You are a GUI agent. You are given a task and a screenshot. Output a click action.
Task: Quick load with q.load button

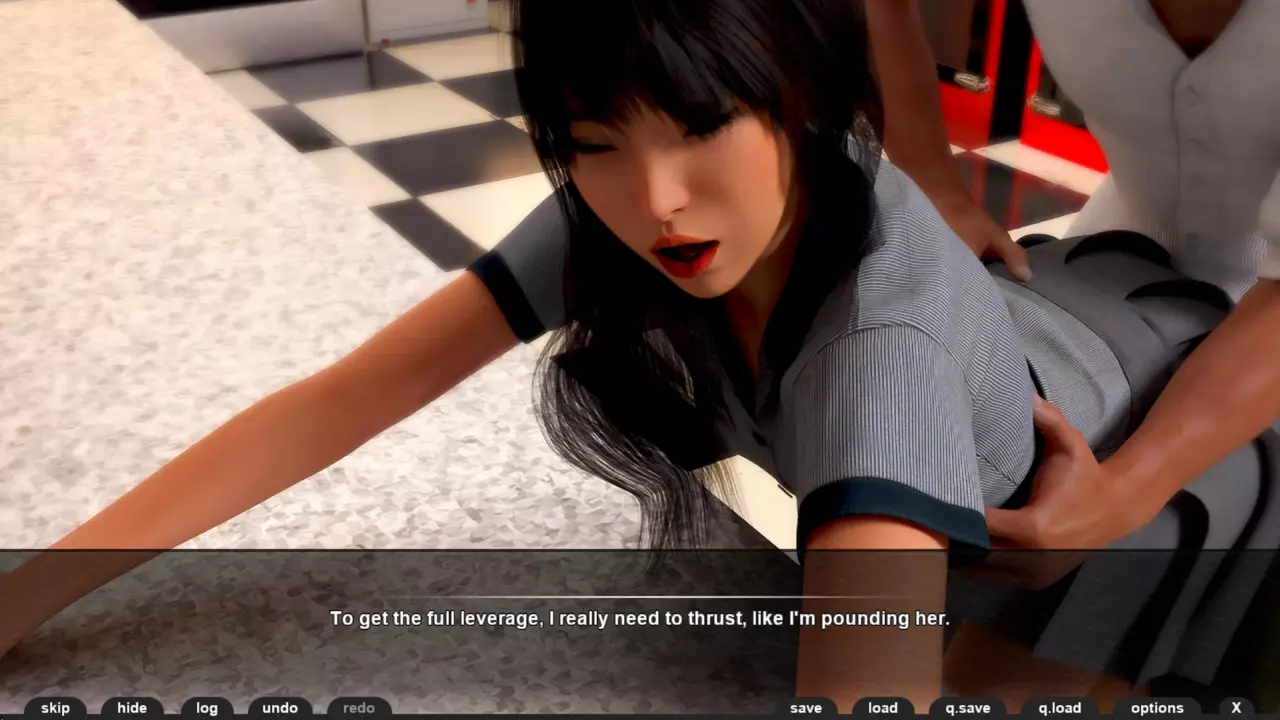[x=1060, y=708]
